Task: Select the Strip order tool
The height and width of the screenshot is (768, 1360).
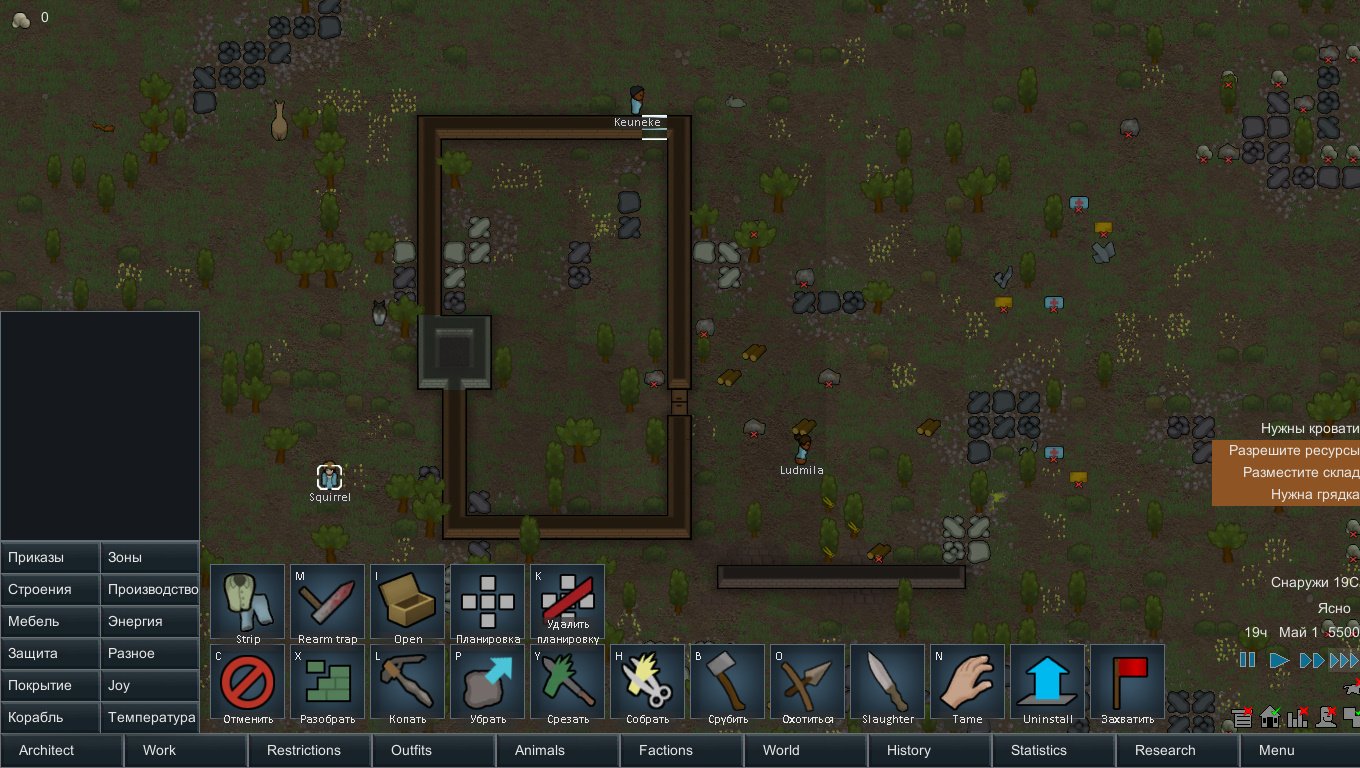Action: click(246, 600)
